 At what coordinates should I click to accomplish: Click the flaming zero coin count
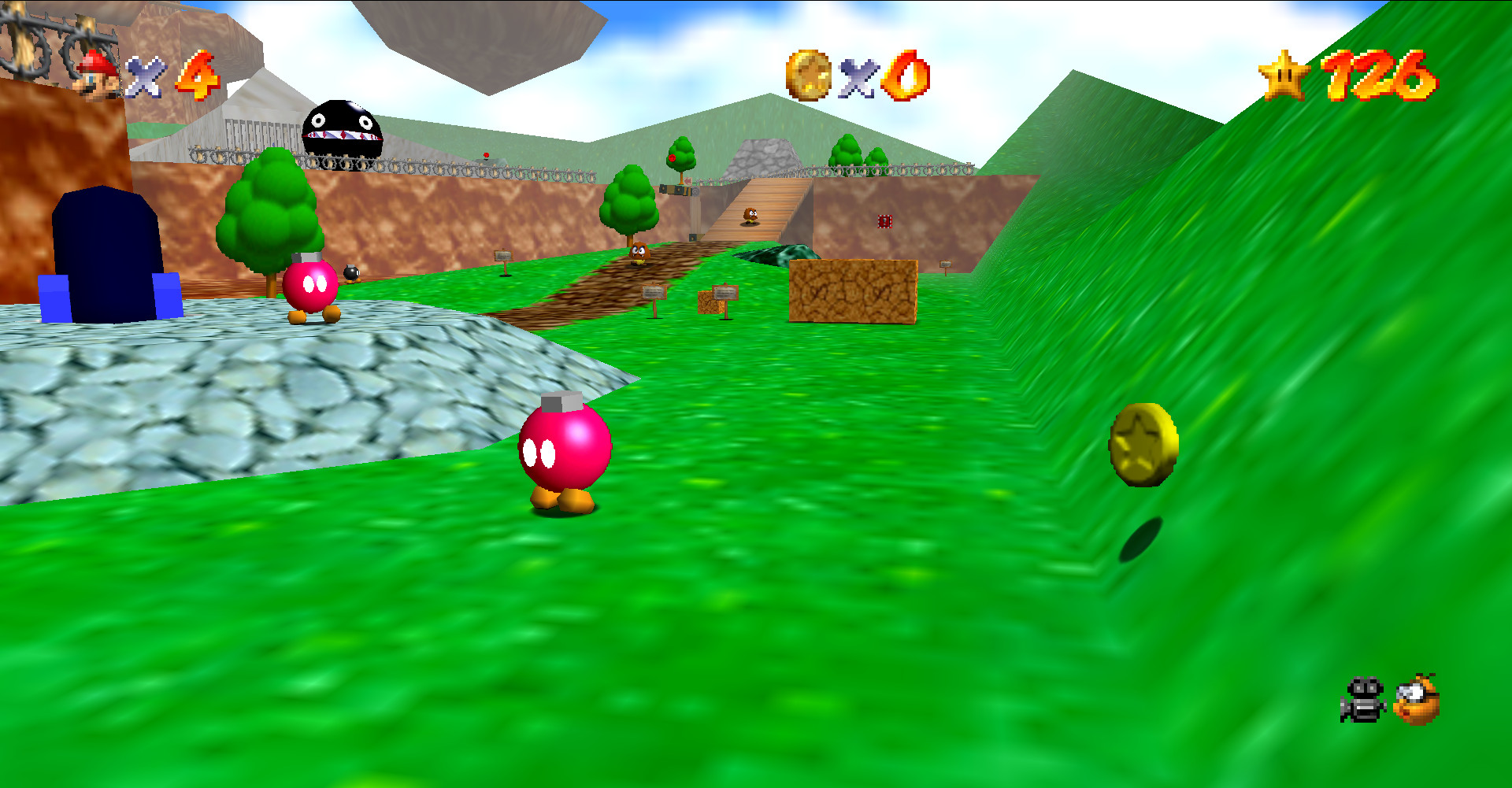click(x=910, y=76)
